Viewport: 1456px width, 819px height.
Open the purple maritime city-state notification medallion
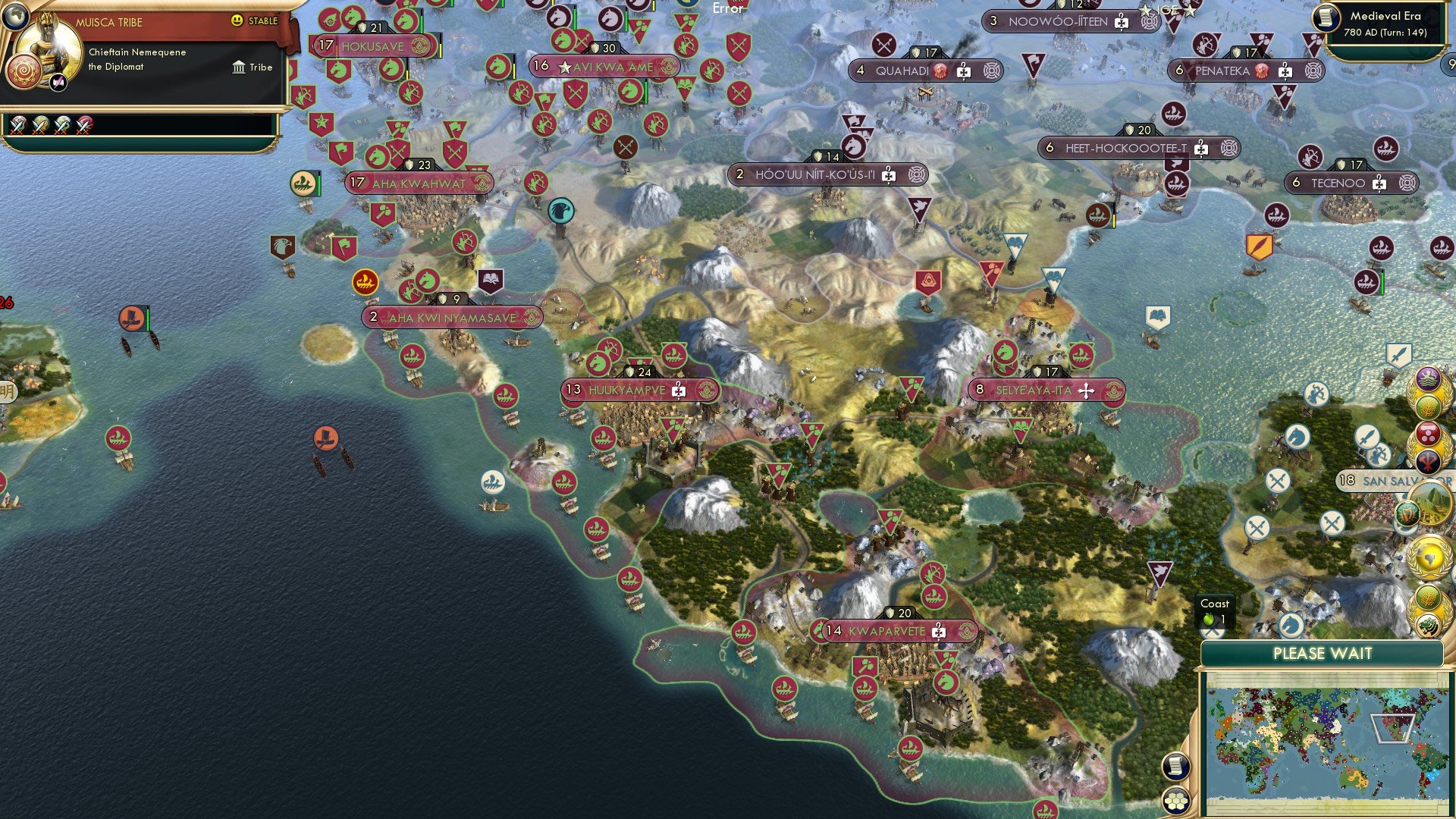tap(1428, 377)
